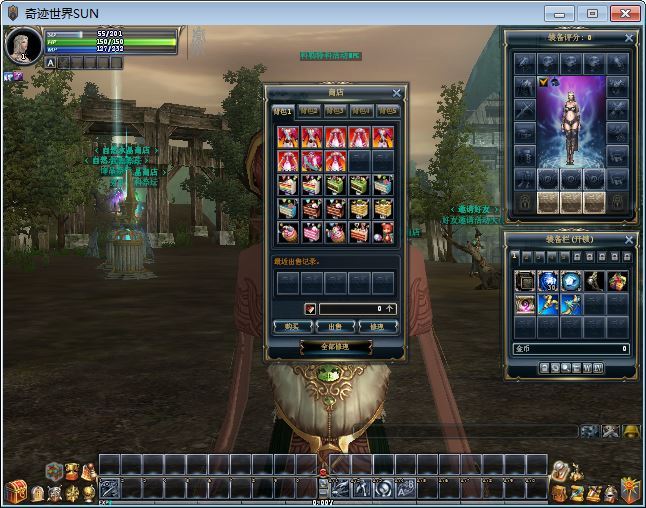Close the equipment score (装备评分) panel
Screen dimensions: 646x508
(629, 38)
